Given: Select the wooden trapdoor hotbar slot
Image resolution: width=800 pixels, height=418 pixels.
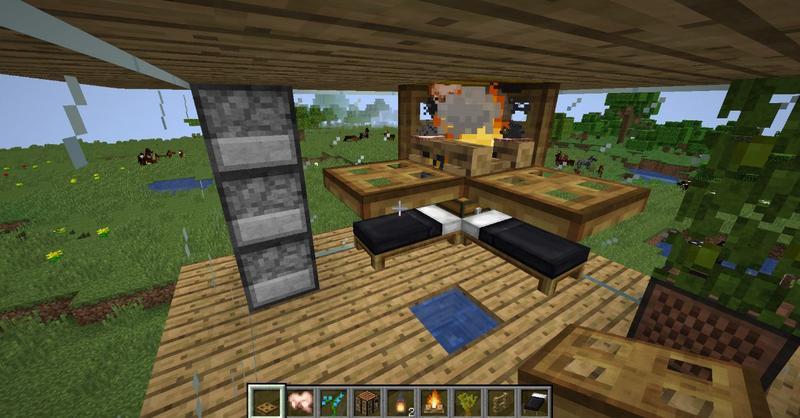Looking at the screenshot, I should tap(266, 401).
